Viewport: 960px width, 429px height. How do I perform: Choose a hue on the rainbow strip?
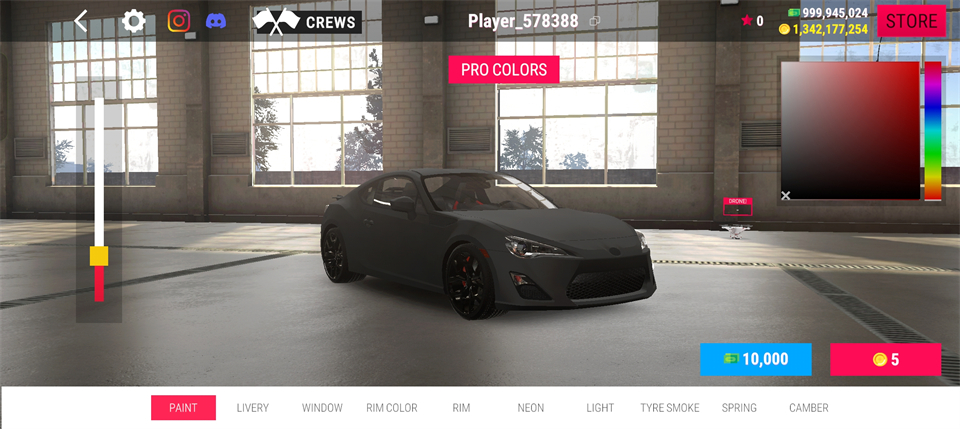932,130
